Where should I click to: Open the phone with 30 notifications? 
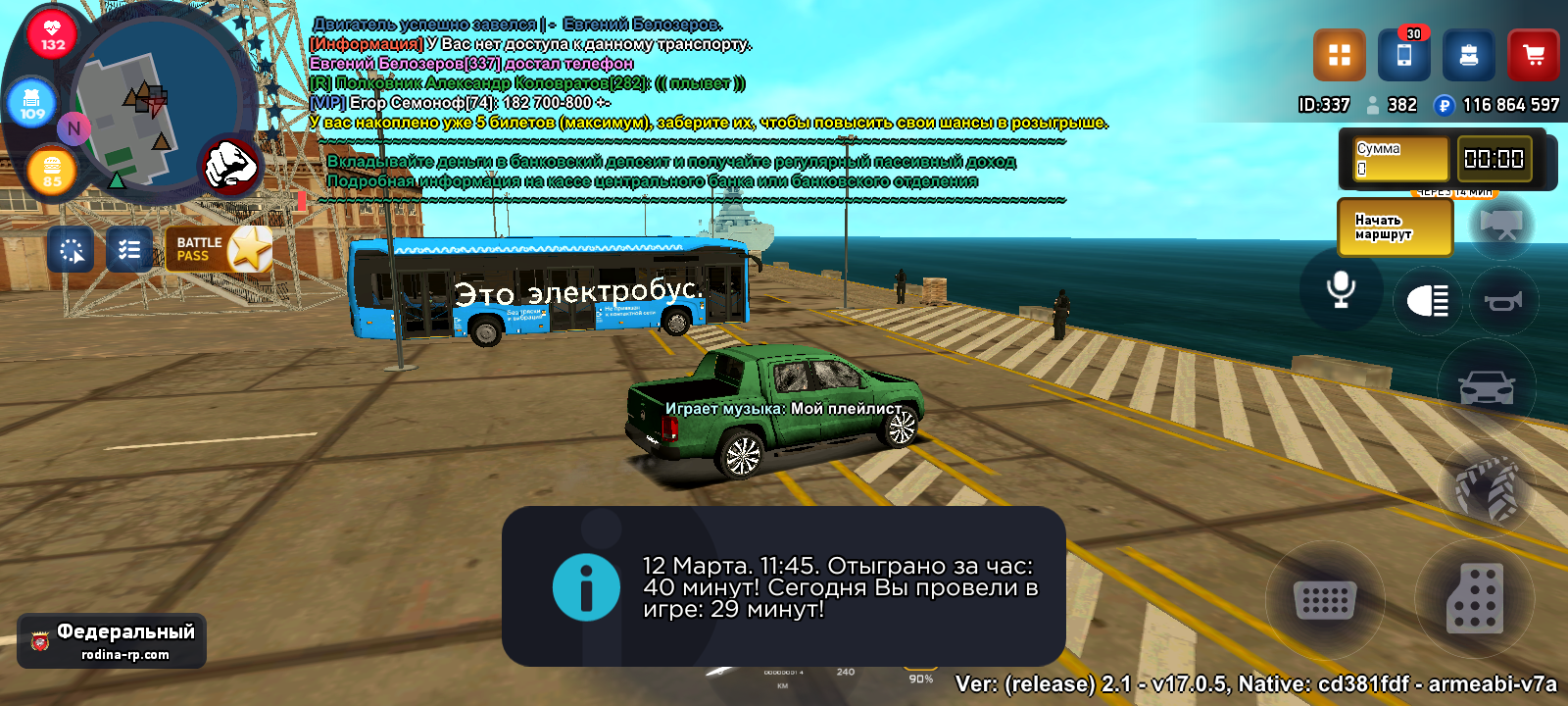tap(1403, 55)
